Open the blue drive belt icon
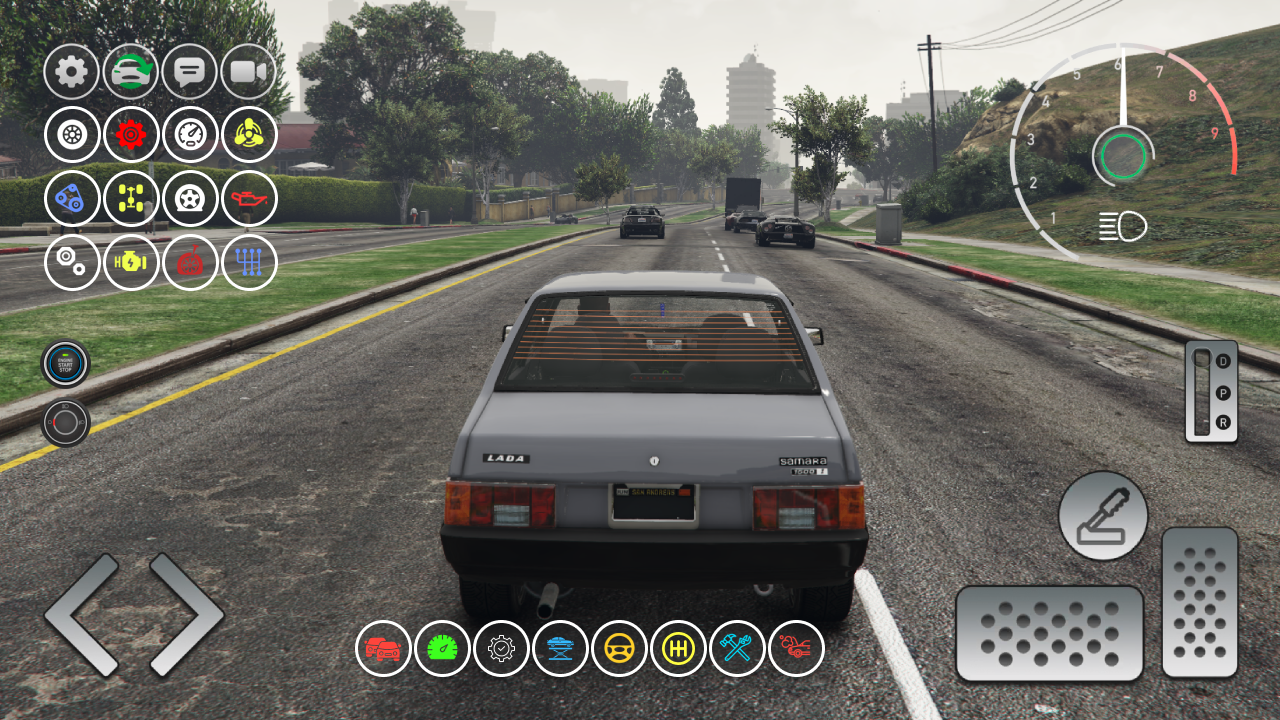Viewport: 1280px width, 720px height. coord(72,199)
